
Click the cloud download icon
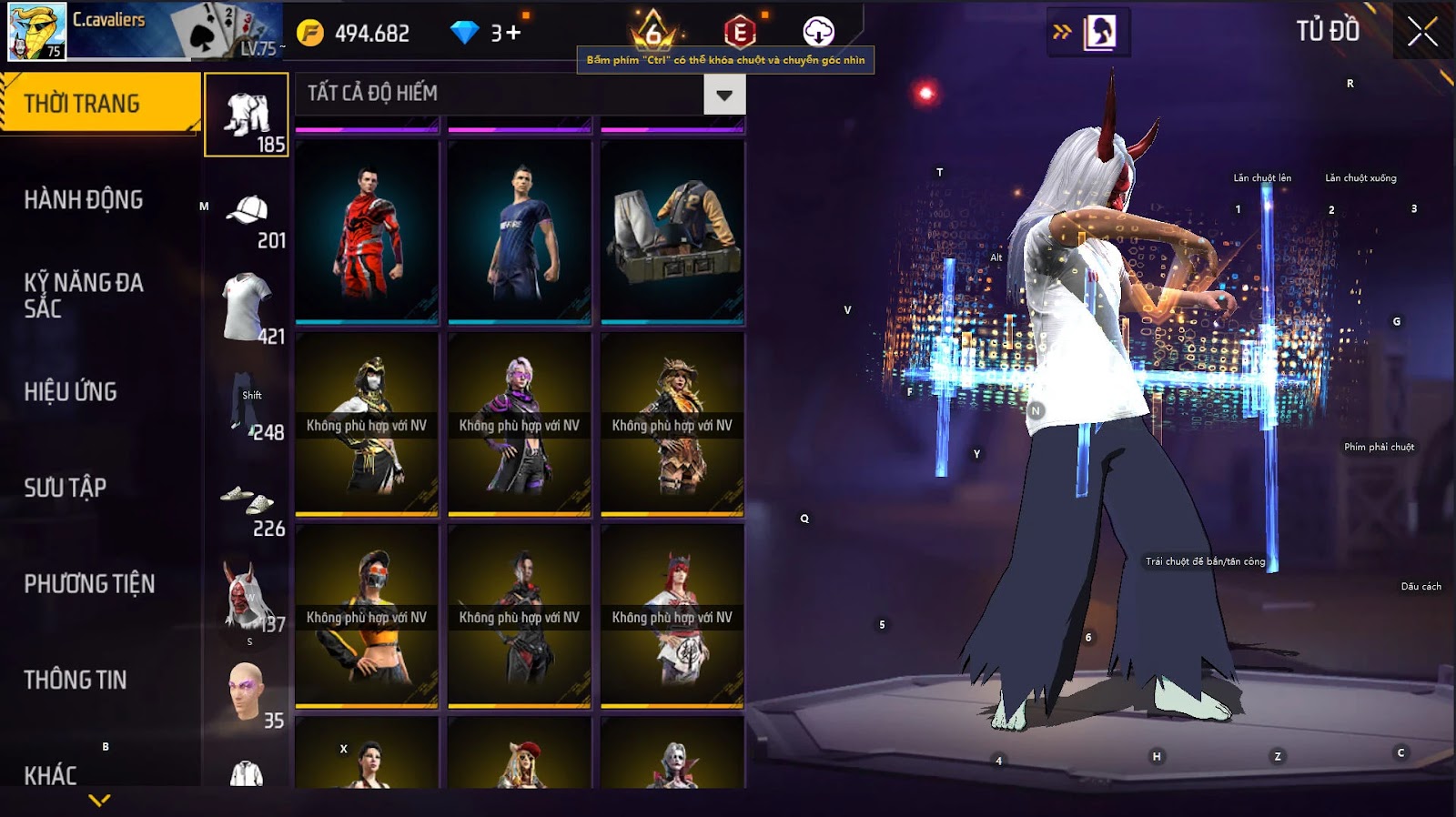pos(818,32)
